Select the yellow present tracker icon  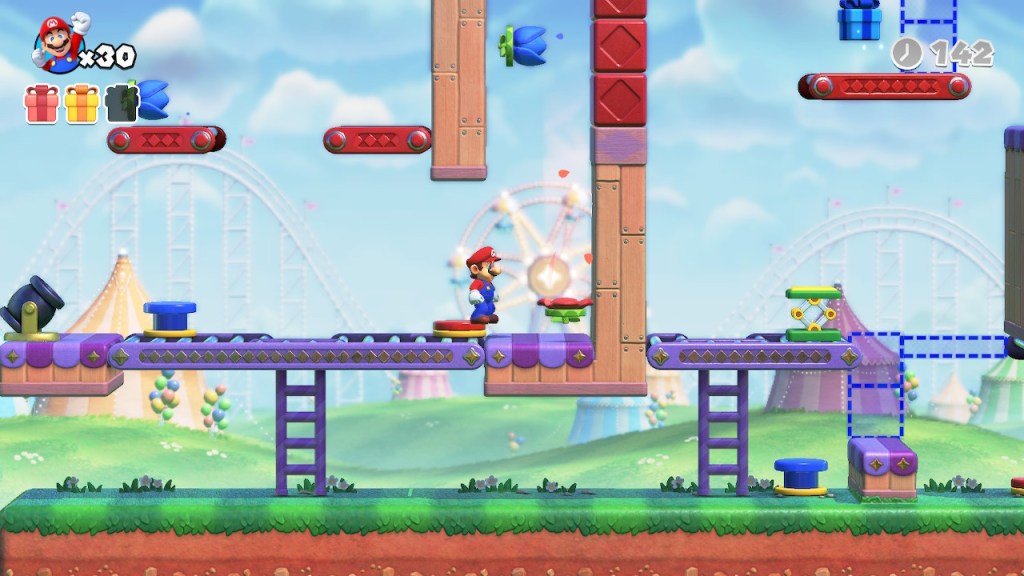(x=81, y=103)
